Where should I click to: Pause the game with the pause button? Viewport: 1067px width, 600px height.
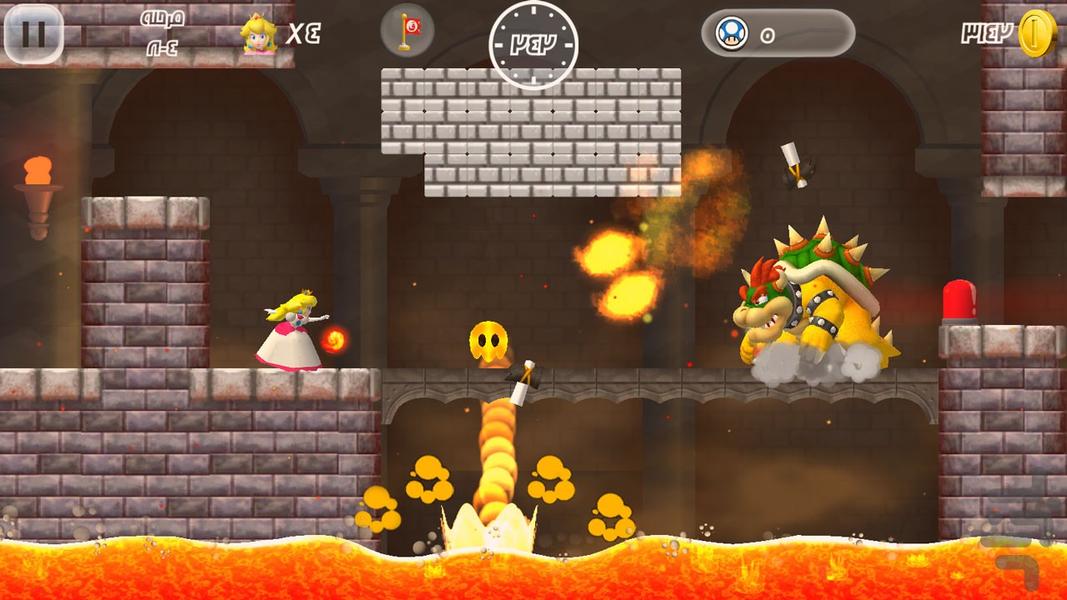click(x=33, y=33)
